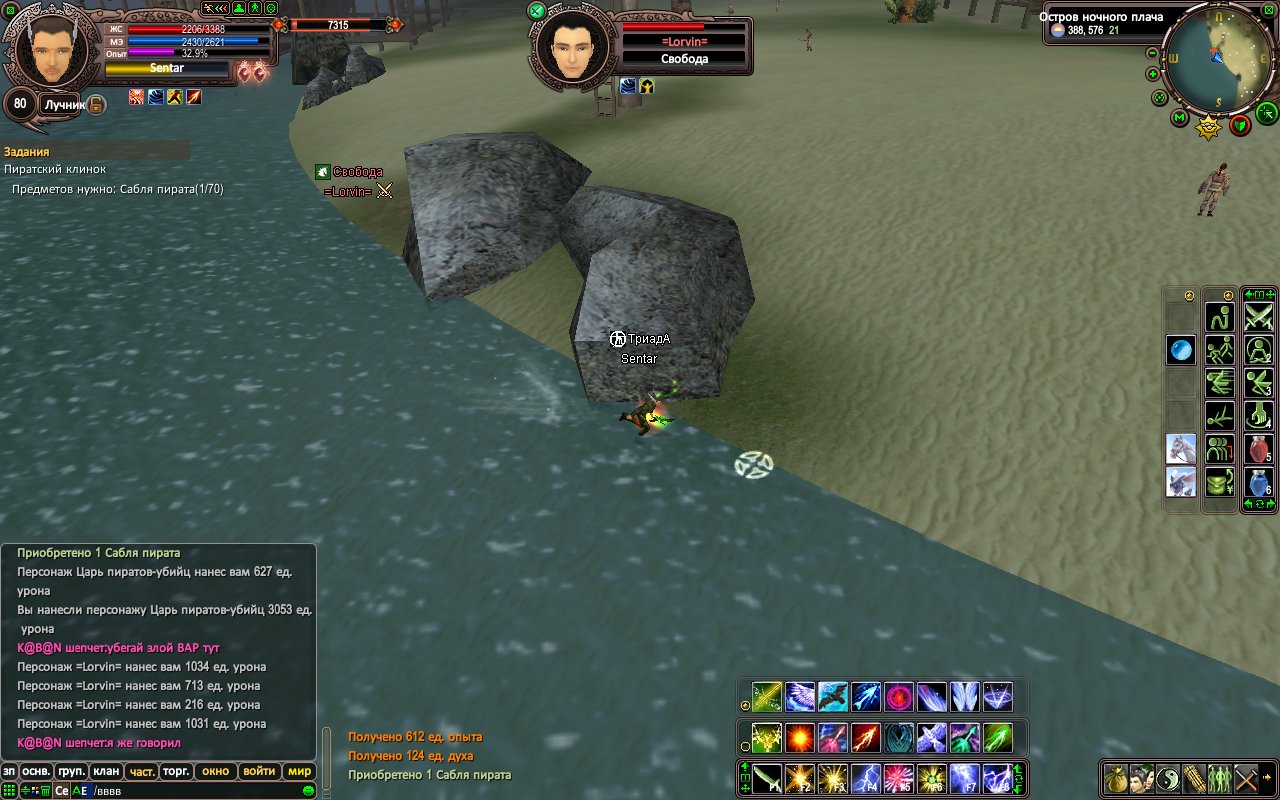Viewport: 1280px width, 800px height.
Task: Select the торг. chat tab
Action: [x=177, y=771]
